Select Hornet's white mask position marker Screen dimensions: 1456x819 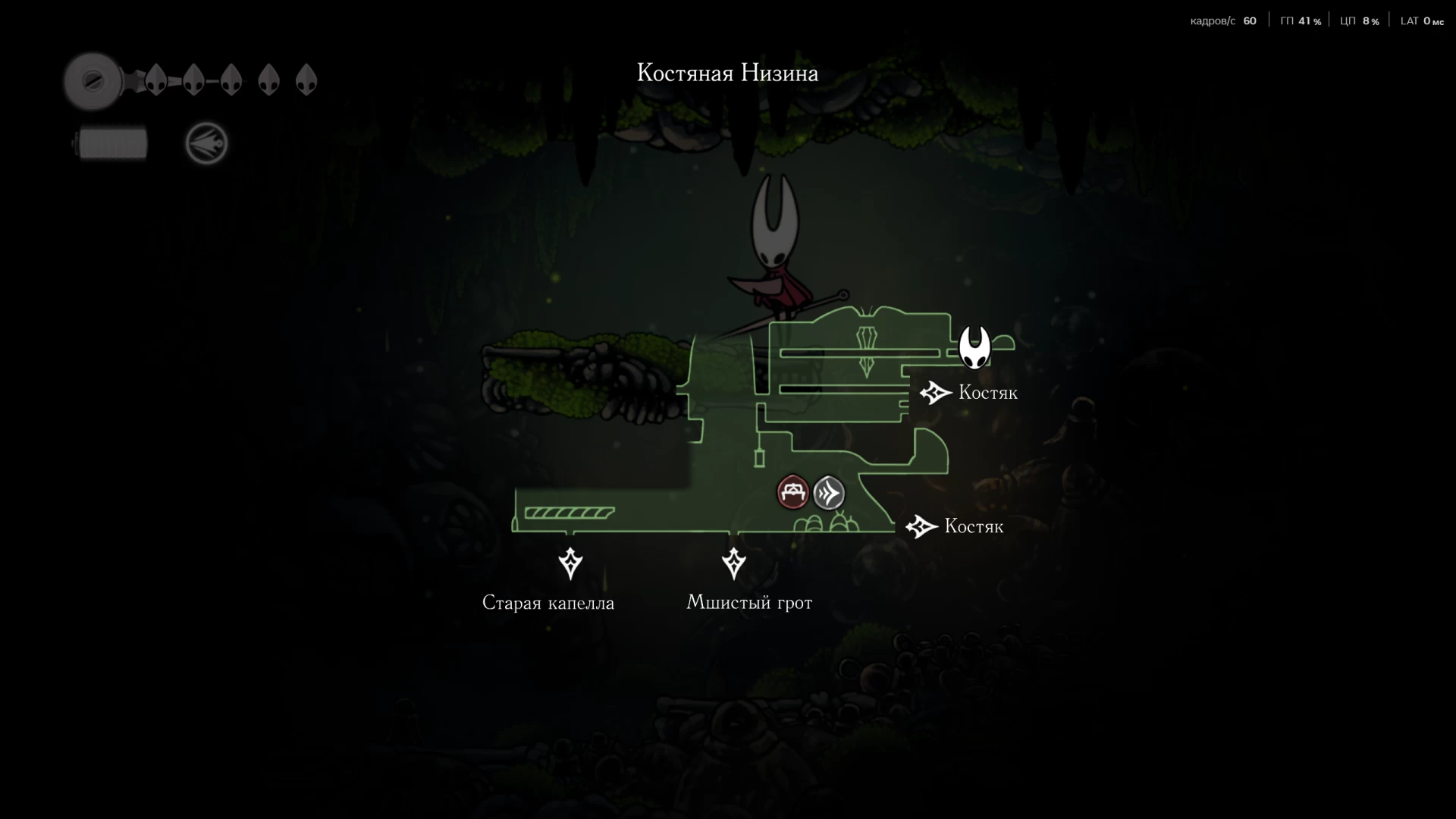(x=974, y=347)
